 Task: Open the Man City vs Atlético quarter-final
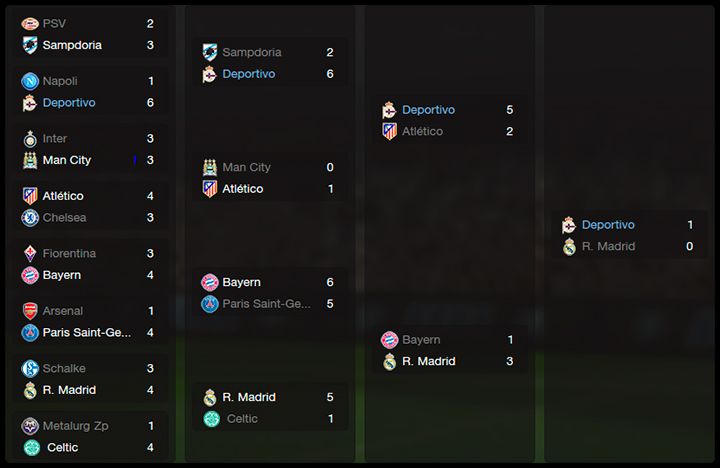coord(268,178)
